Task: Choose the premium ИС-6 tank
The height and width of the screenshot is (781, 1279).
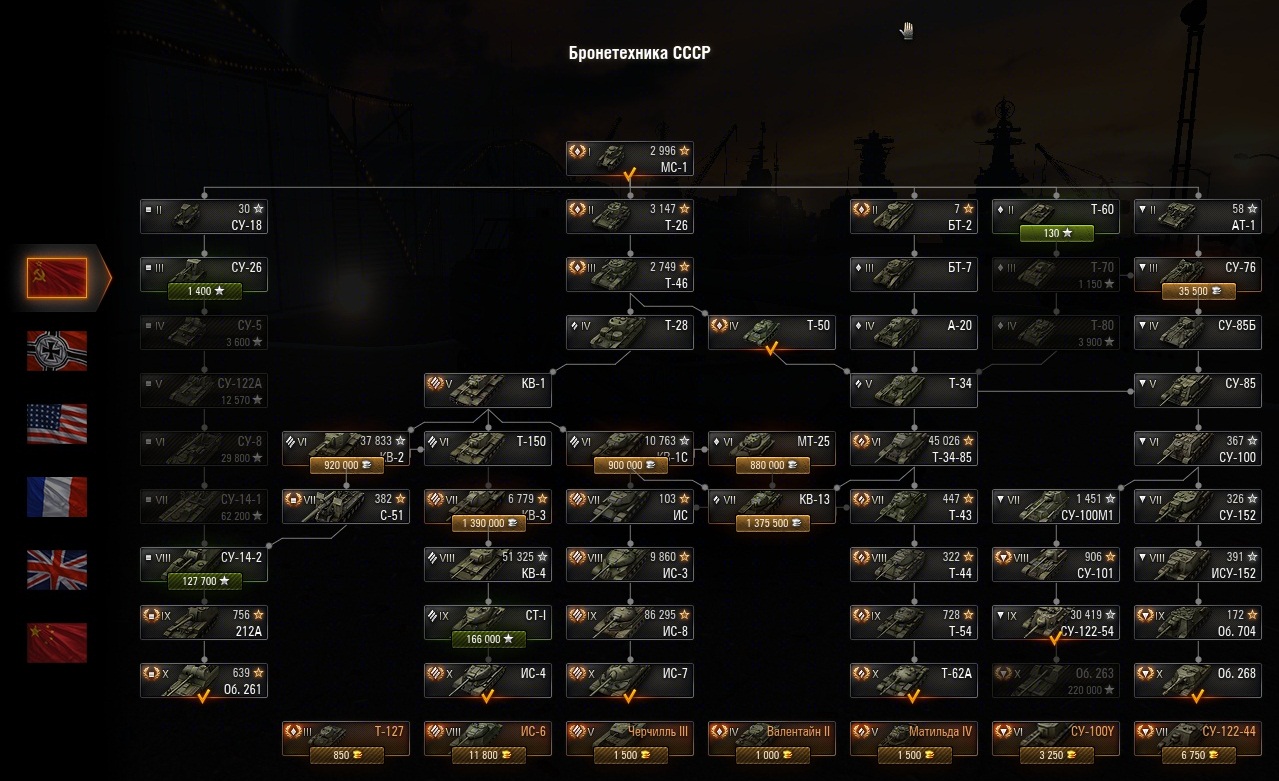Action: (x=487, y=739)
